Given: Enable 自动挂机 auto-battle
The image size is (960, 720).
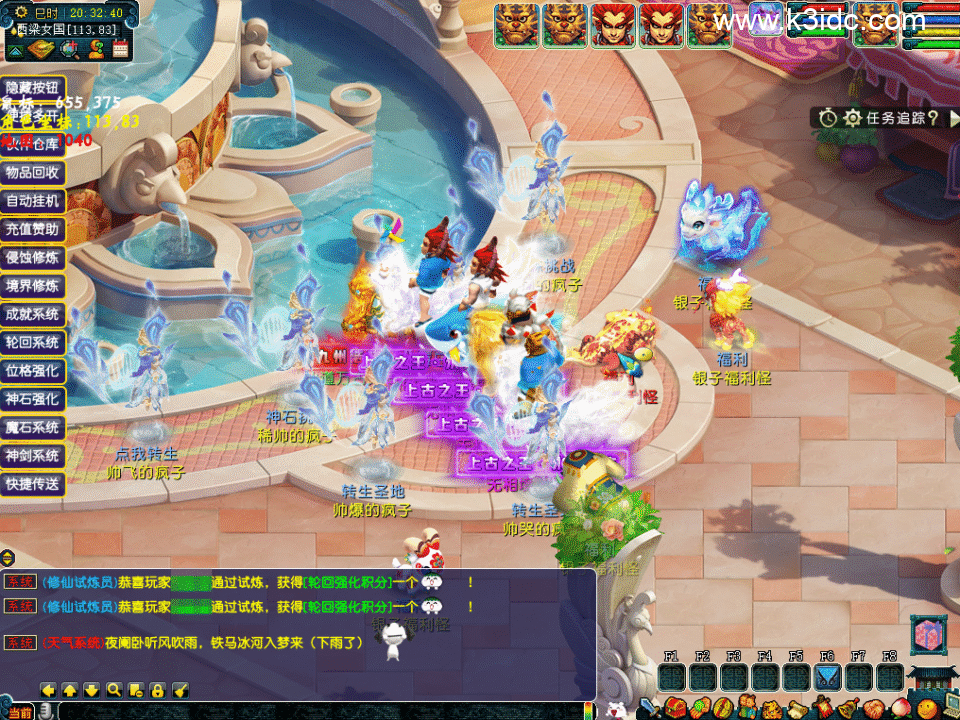Looking at the screenshot, I should pos(33,200).
